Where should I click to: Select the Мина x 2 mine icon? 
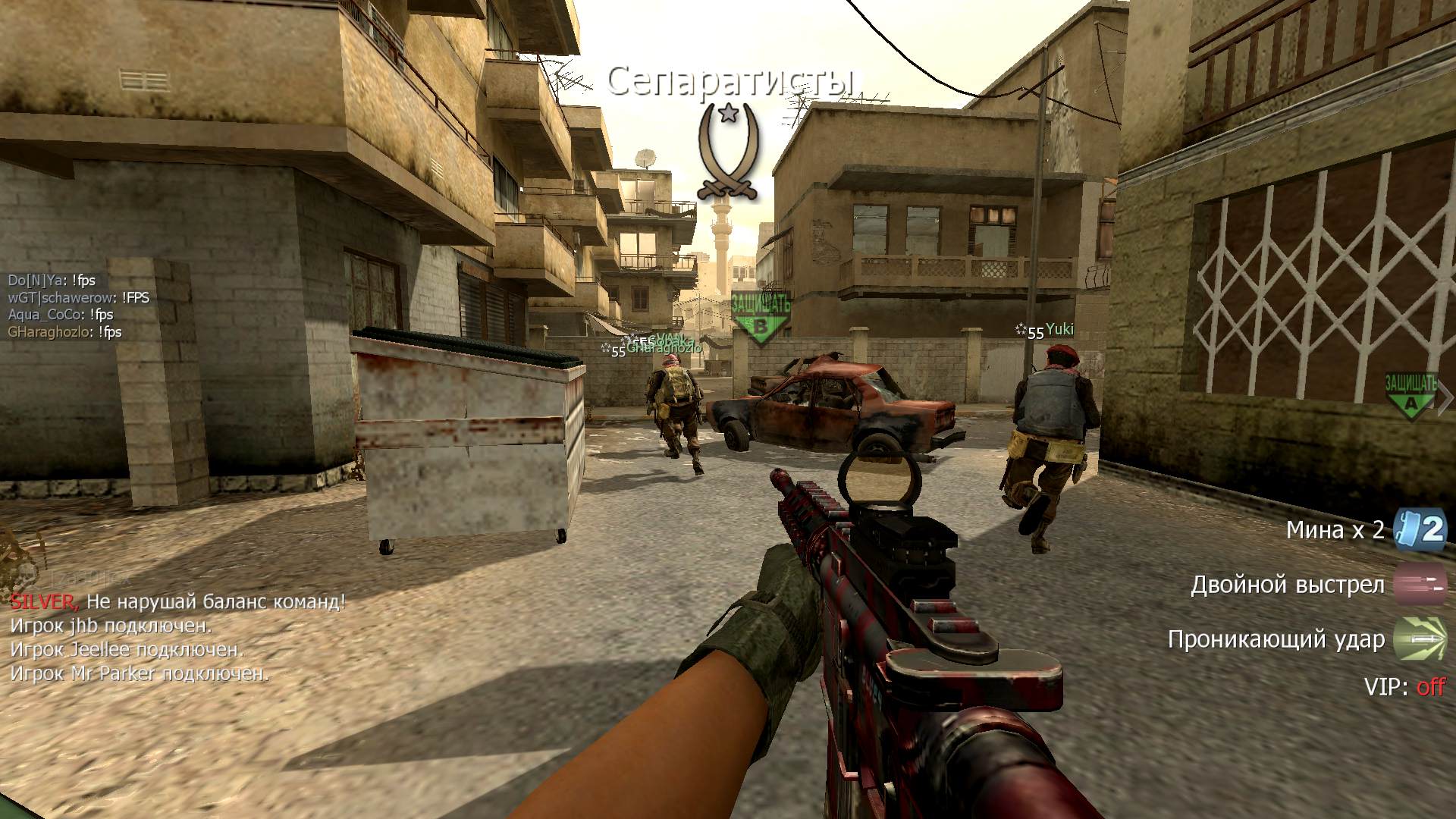[1420, 529]
